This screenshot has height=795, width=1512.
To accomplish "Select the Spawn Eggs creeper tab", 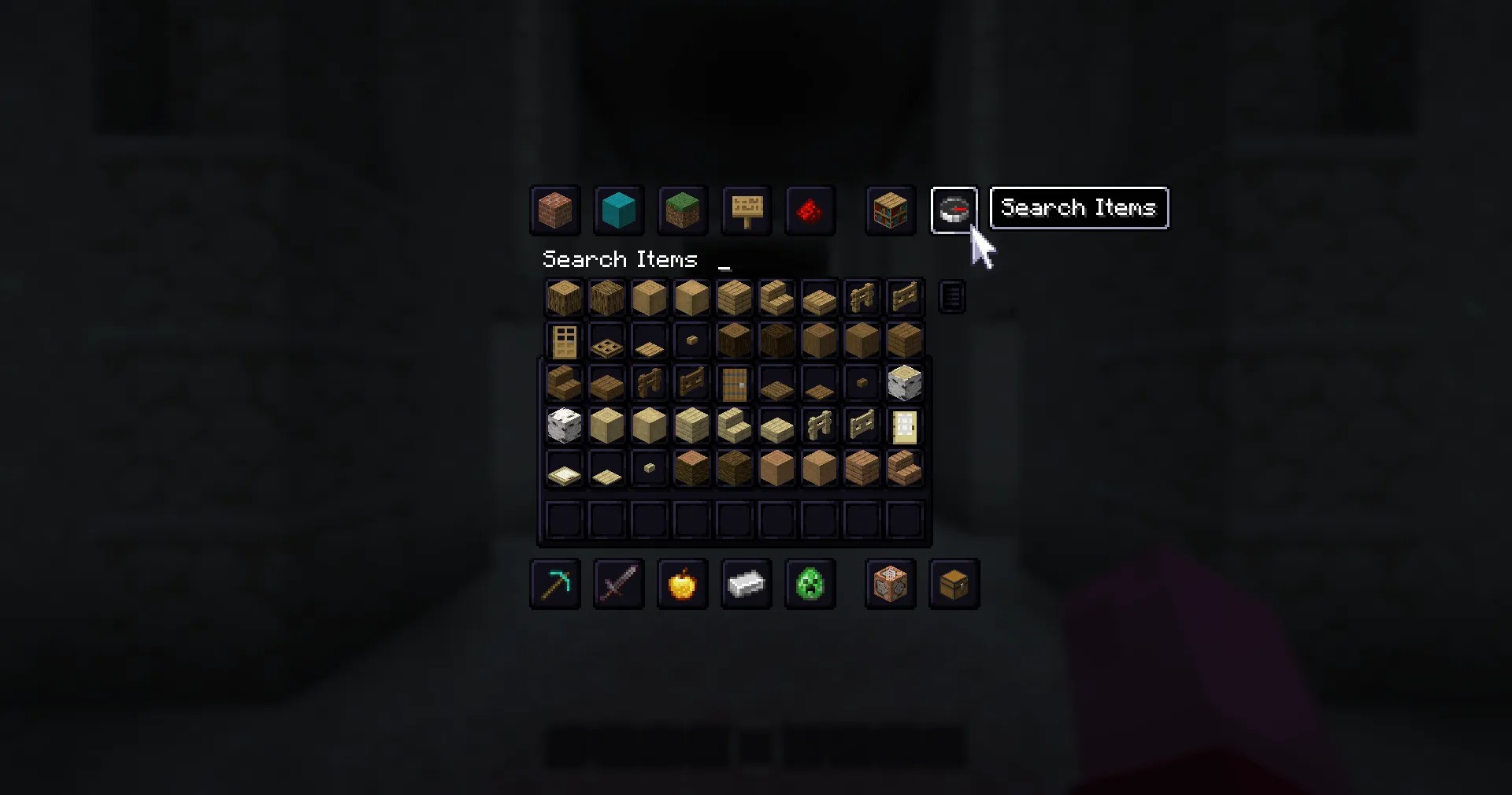I will click(x=810, y=584).
